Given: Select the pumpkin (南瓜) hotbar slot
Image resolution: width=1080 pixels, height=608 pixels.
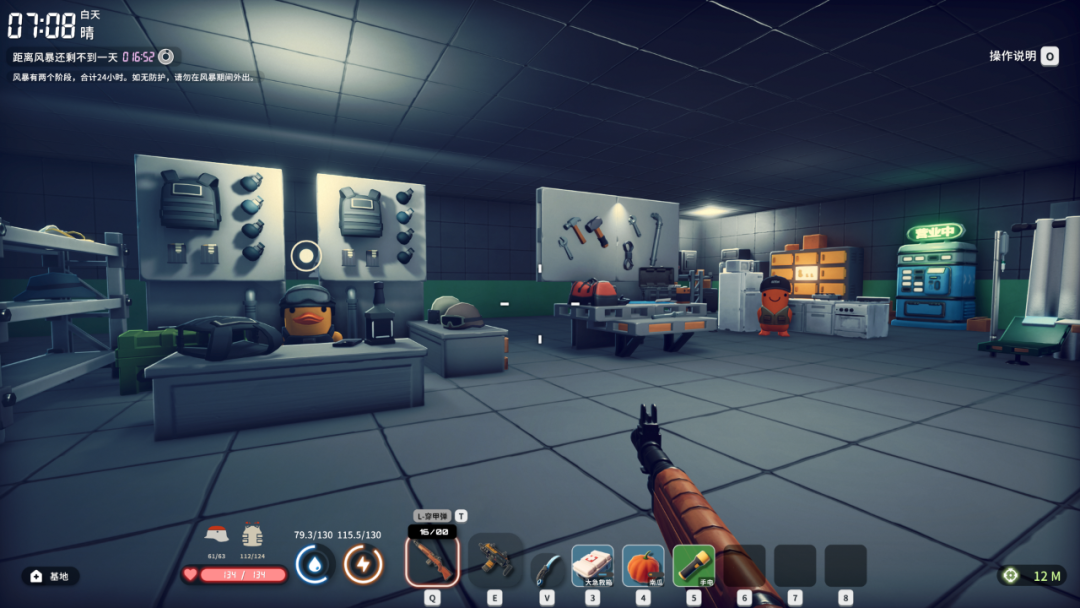Looking at the screenshot, I should pyautogui.click(x=643, y=565).
